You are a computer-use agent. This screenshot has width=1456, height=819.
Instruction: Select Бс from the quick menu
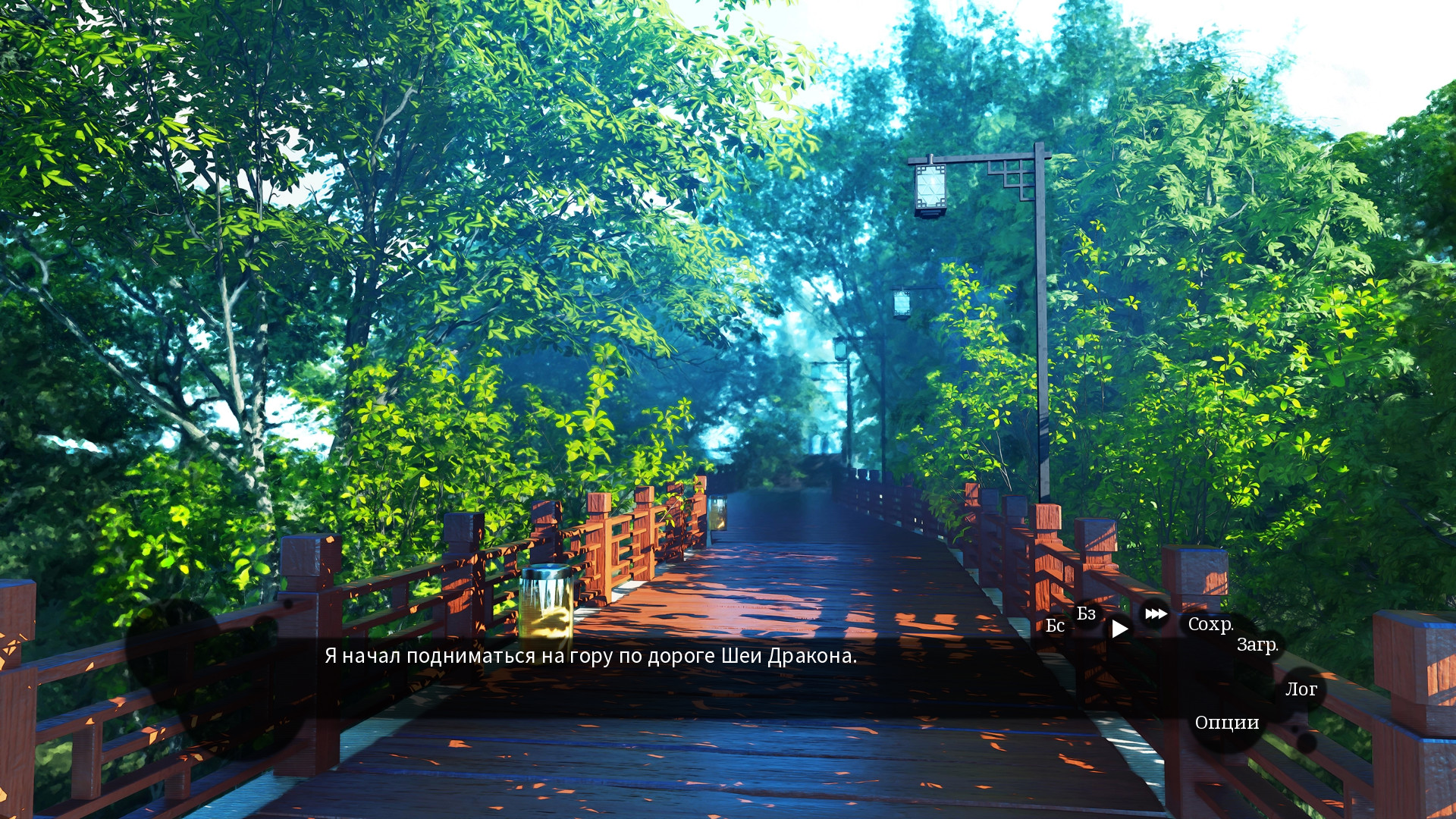1054,626
